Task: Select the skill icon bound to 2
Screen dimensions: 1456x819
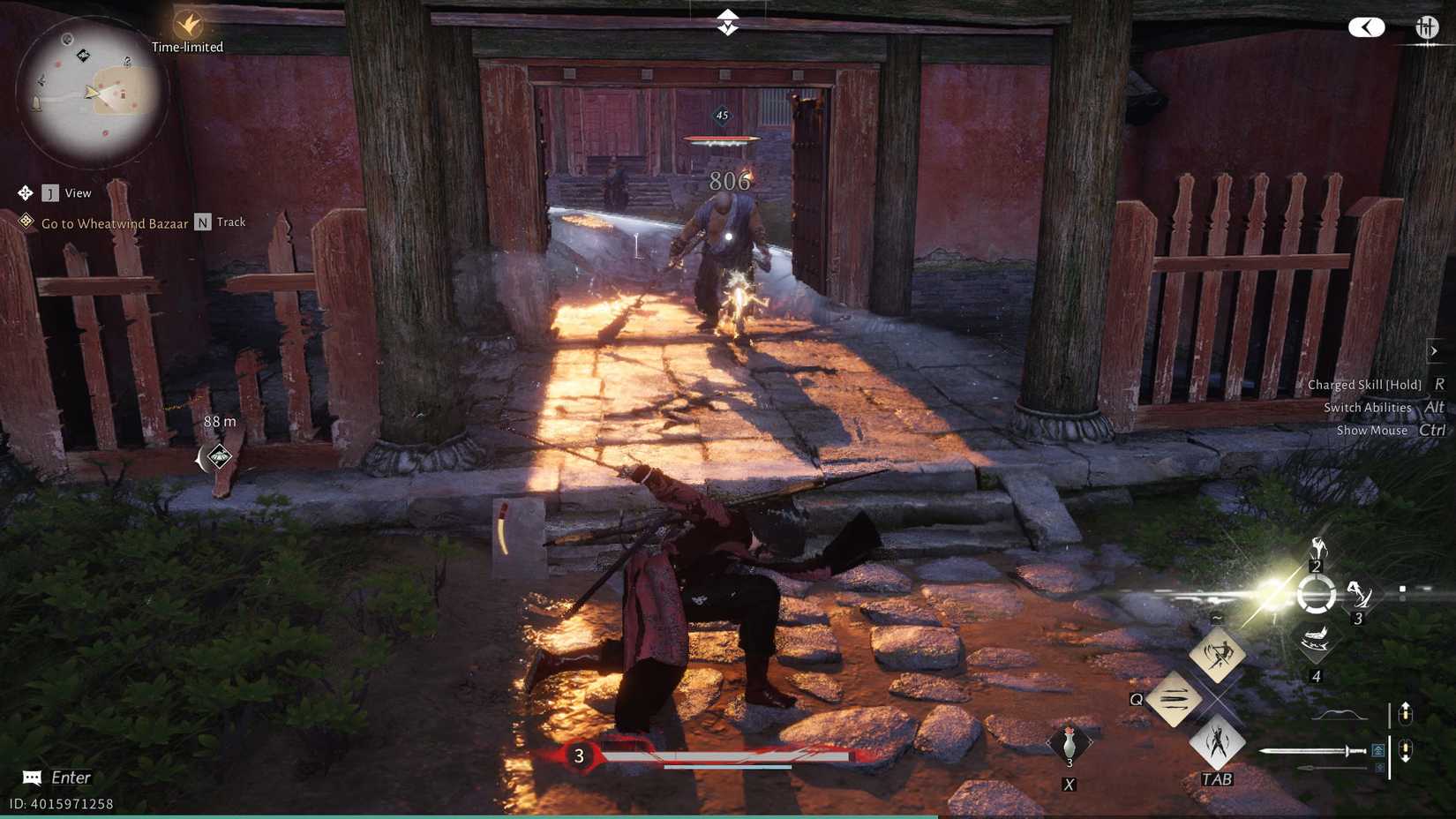Action: click(1317, 547)
